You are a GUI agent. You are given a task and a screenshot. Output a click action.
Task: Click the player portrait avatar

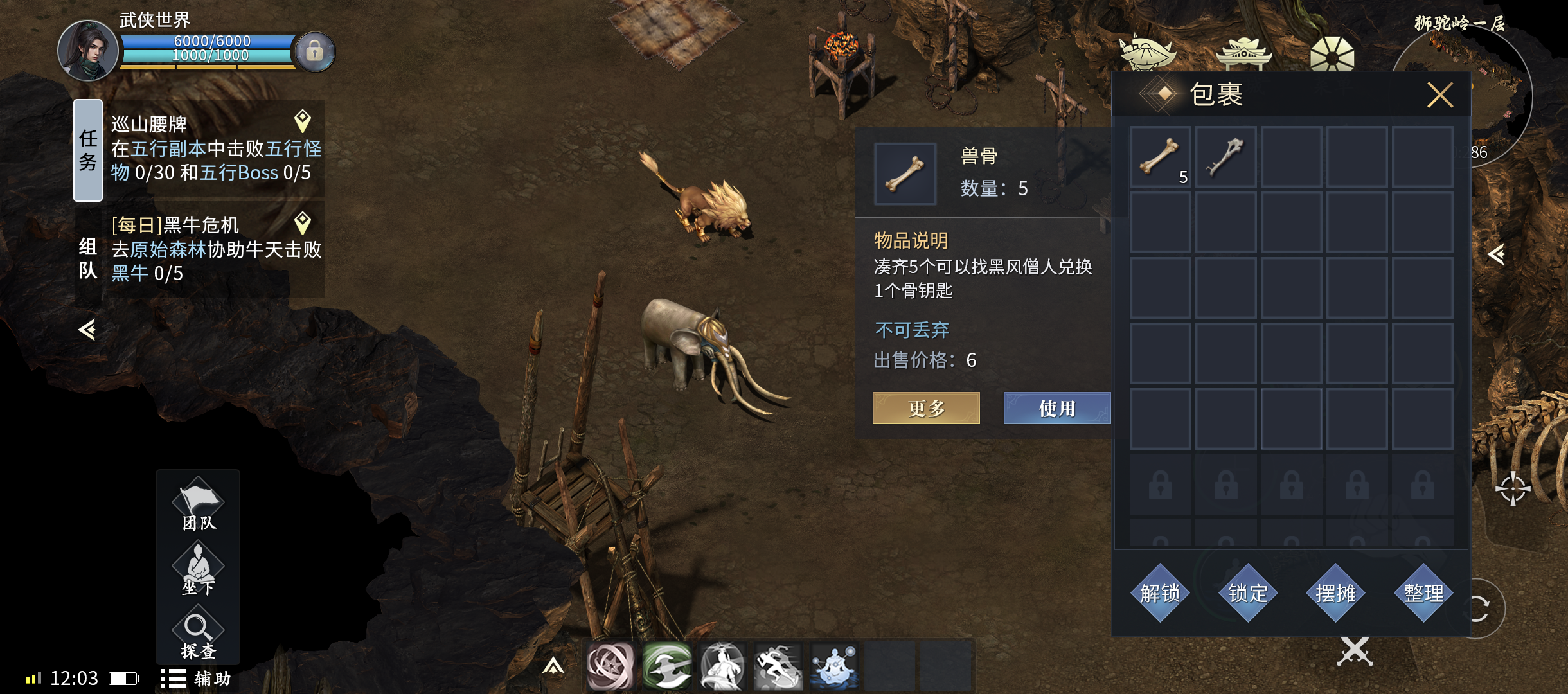(x=88, y=51)
